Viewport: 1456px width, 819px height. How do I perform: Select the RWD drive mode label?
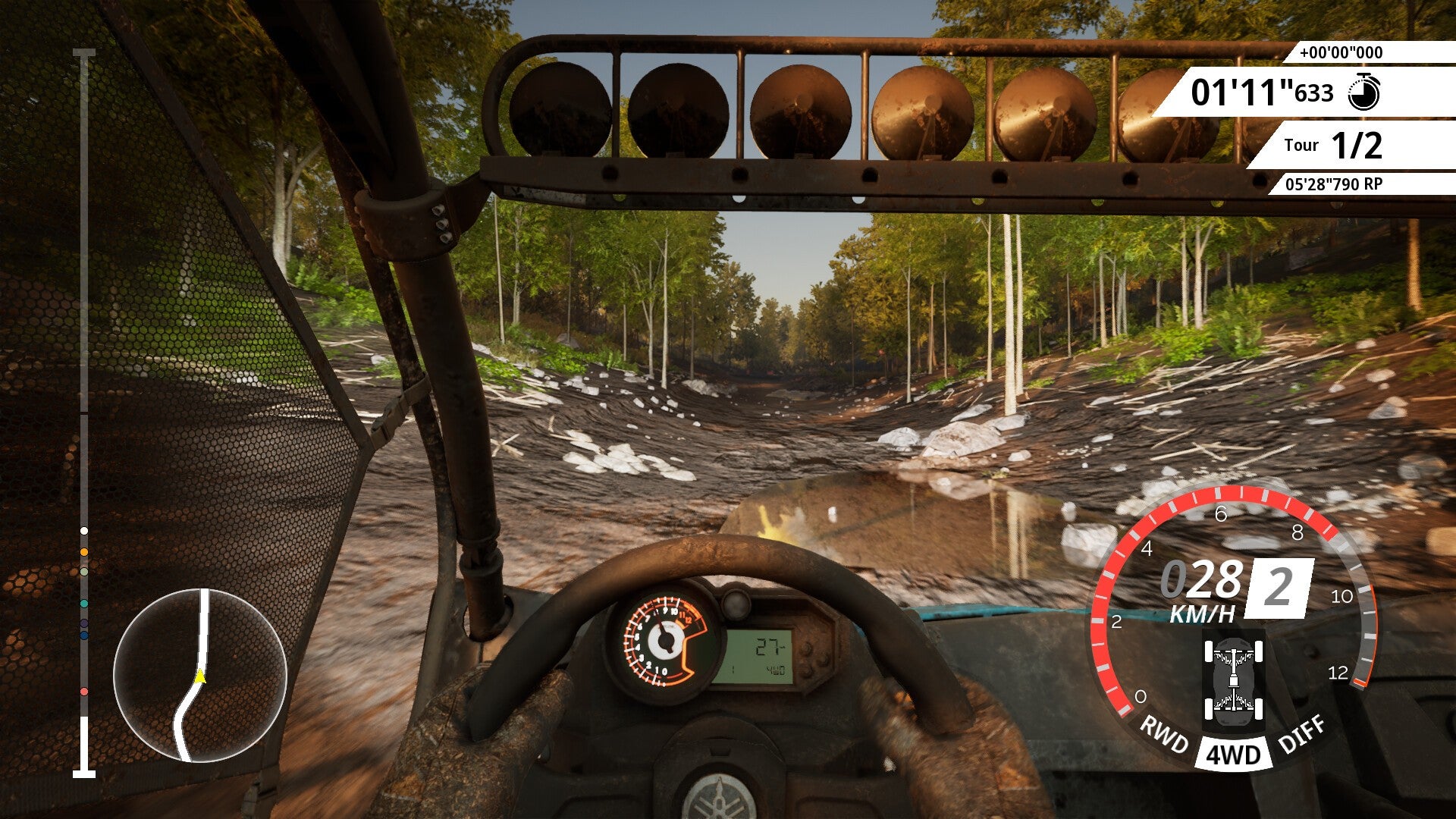[x=1164, y=735]
